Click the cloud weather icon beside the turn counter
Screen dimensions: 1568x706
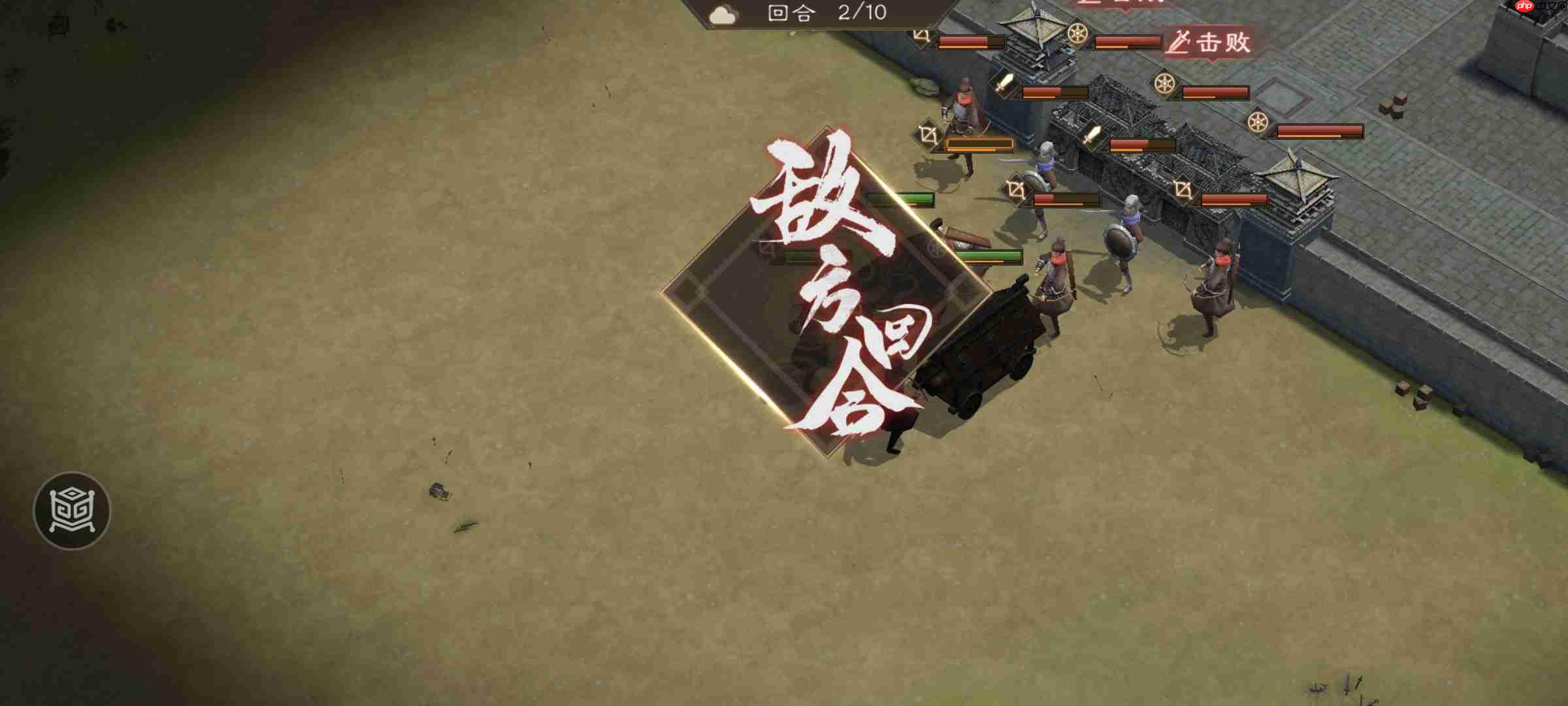click(725, 14)
